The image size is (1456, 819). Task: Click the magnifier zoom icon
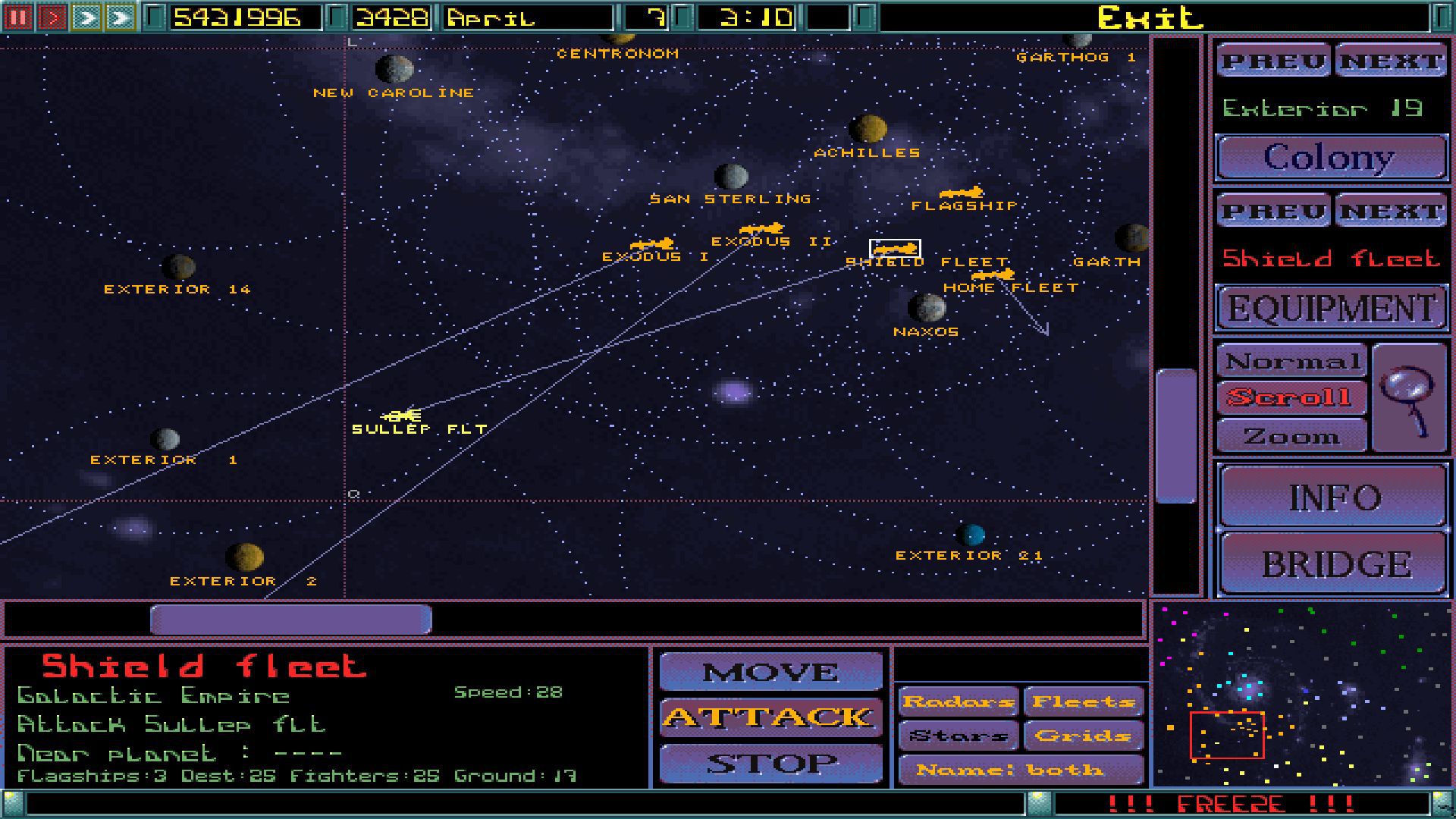coord(1409,398)
